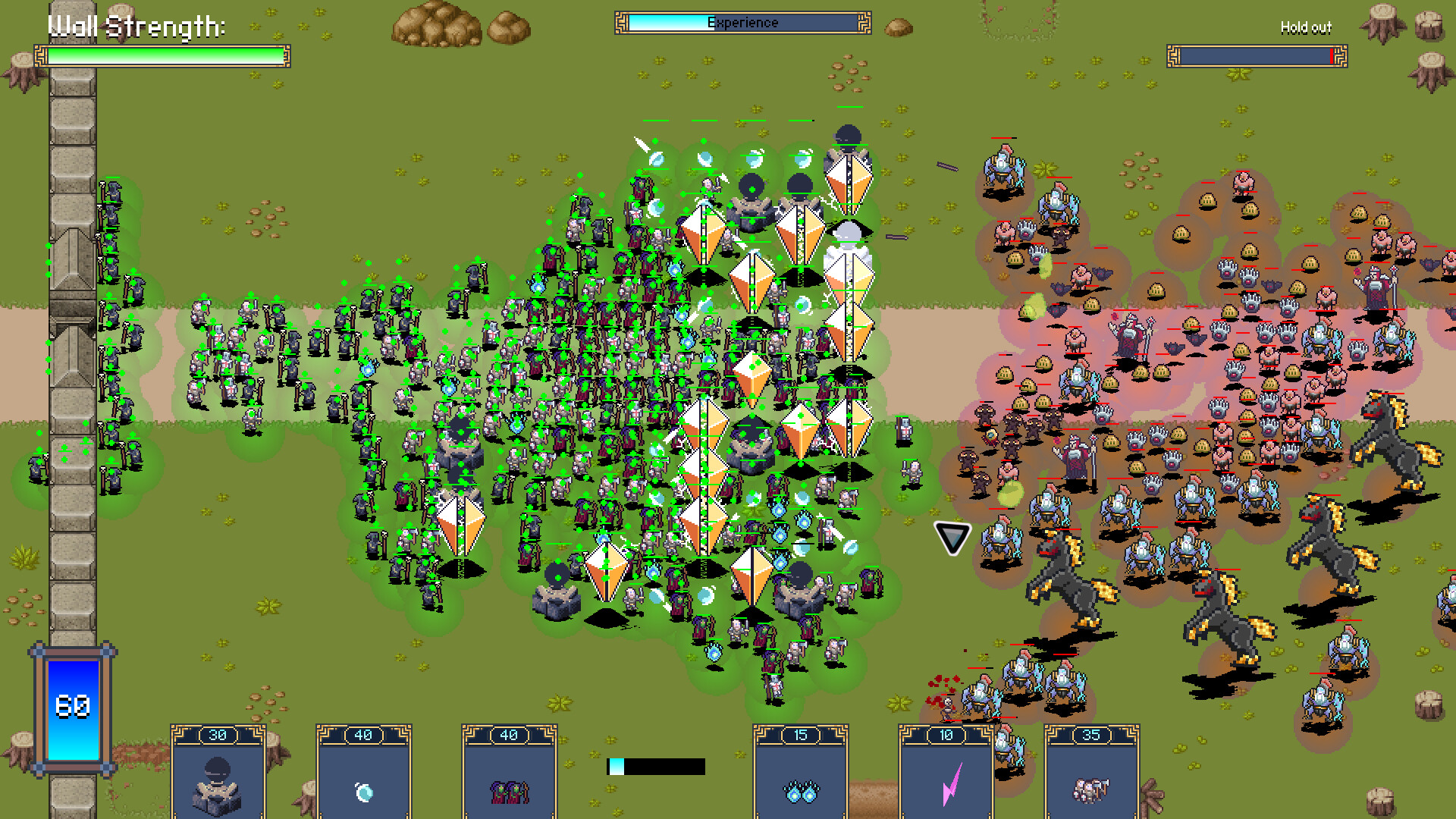Click the Wall Strength title text
Screen dimensions: 1456x819
tap(136, 27)
